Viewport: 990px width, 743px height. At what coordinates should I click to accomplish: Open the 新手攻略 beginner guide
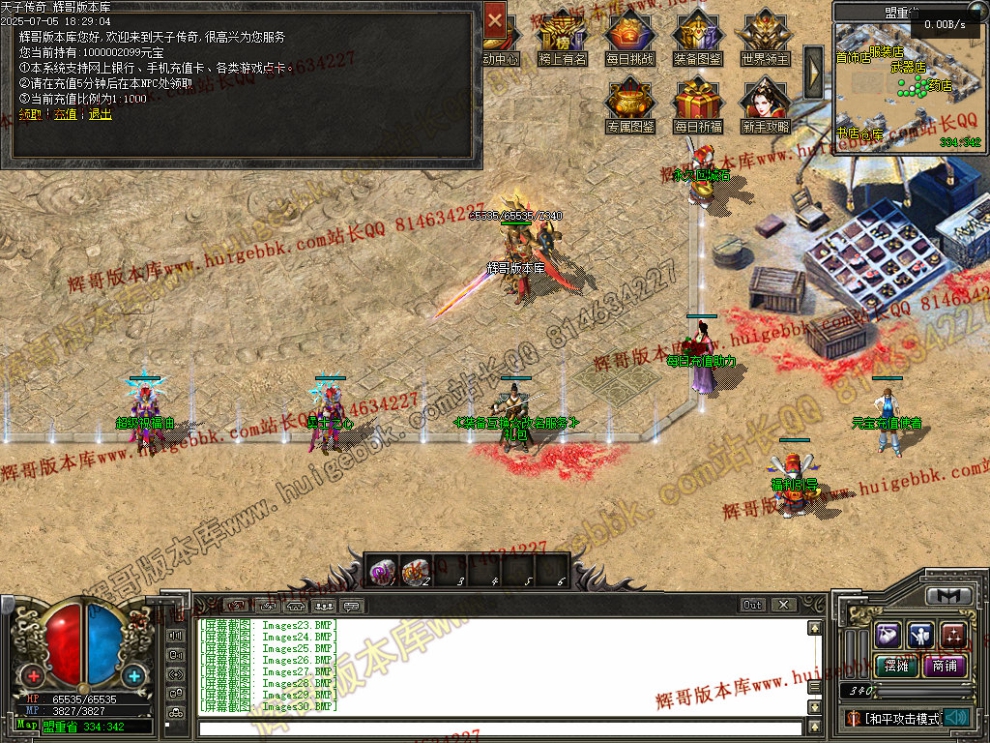pyautogui.click(x=765, y=104)
